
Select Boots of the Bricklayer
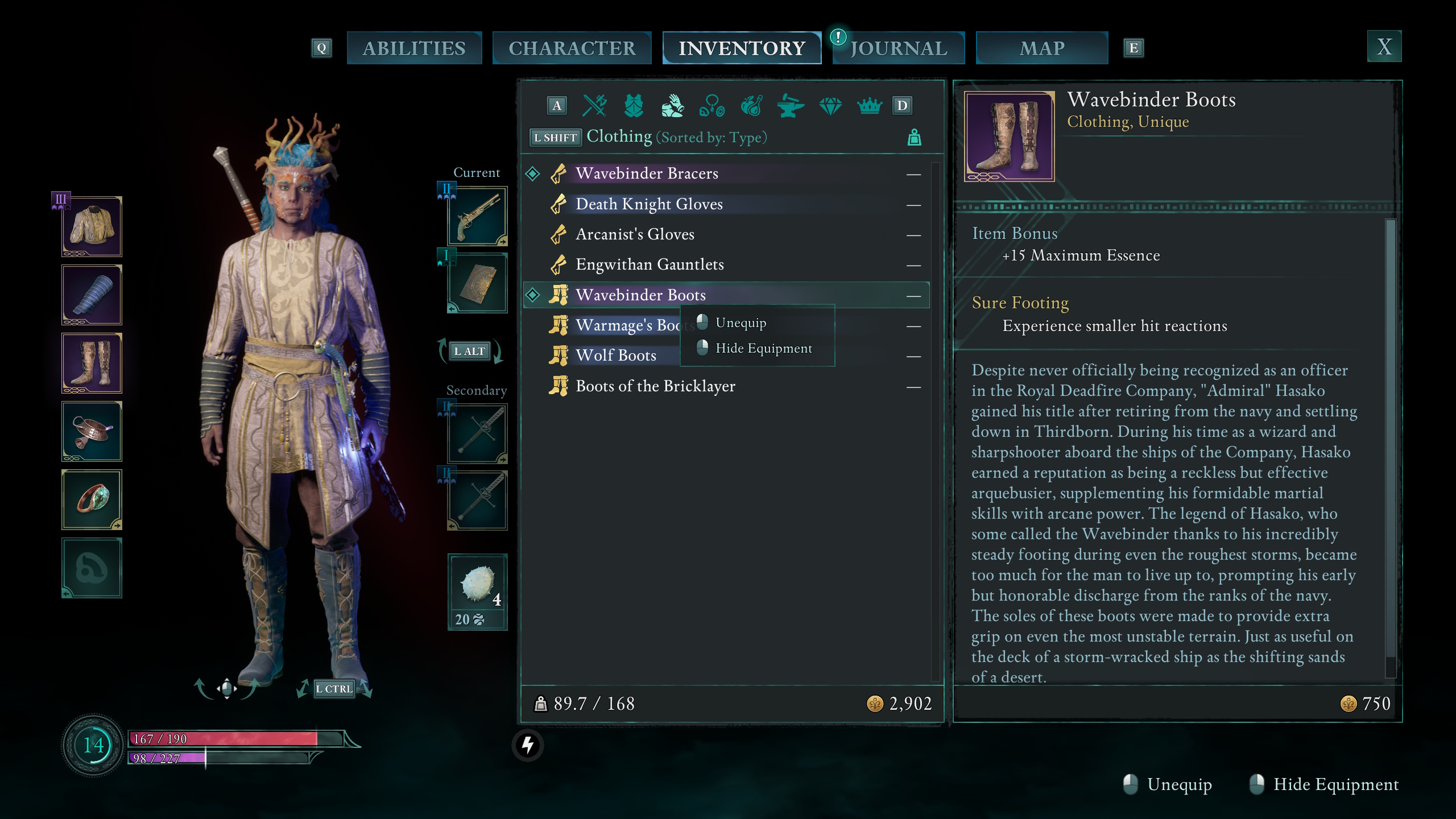tap(655, 386)
